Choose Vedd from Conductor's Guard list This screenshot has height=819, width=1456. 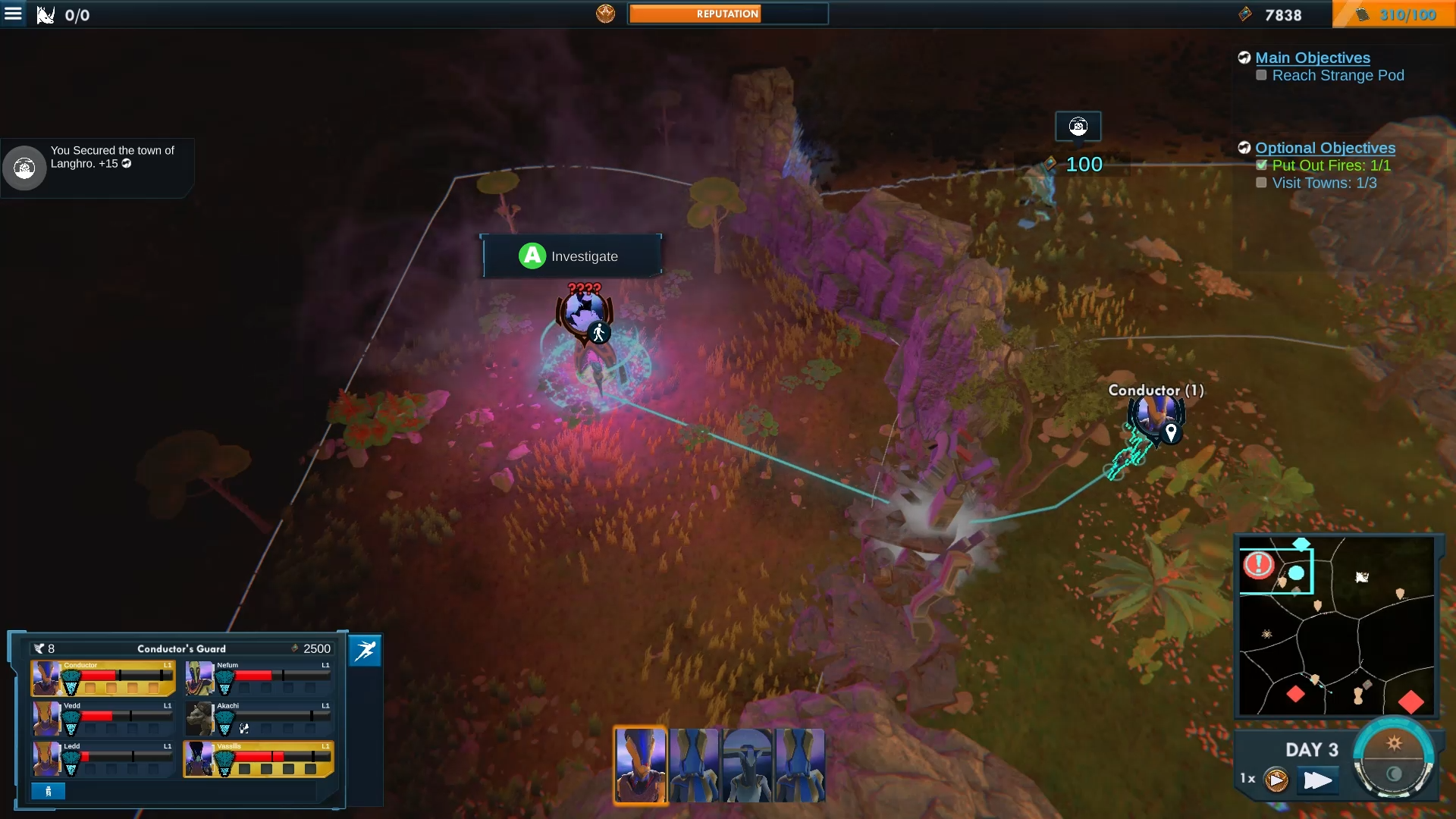[x=103, y=718]
